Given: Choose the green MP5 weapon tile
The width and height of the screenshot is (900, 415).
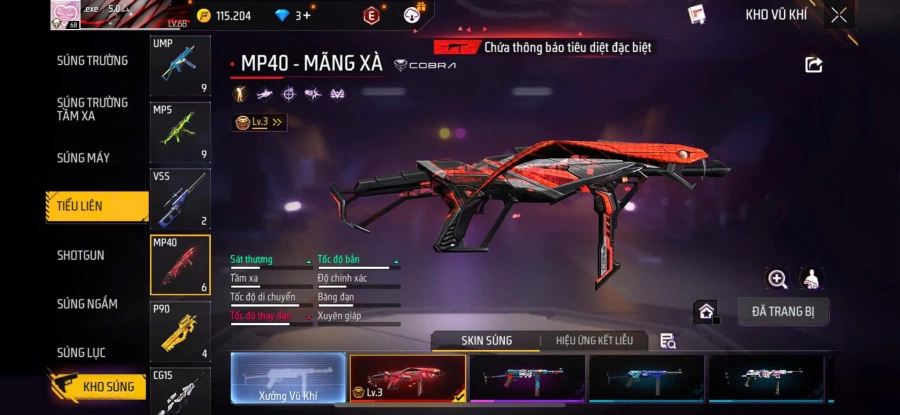Looking at the screenshot, I should click(180, 131).
